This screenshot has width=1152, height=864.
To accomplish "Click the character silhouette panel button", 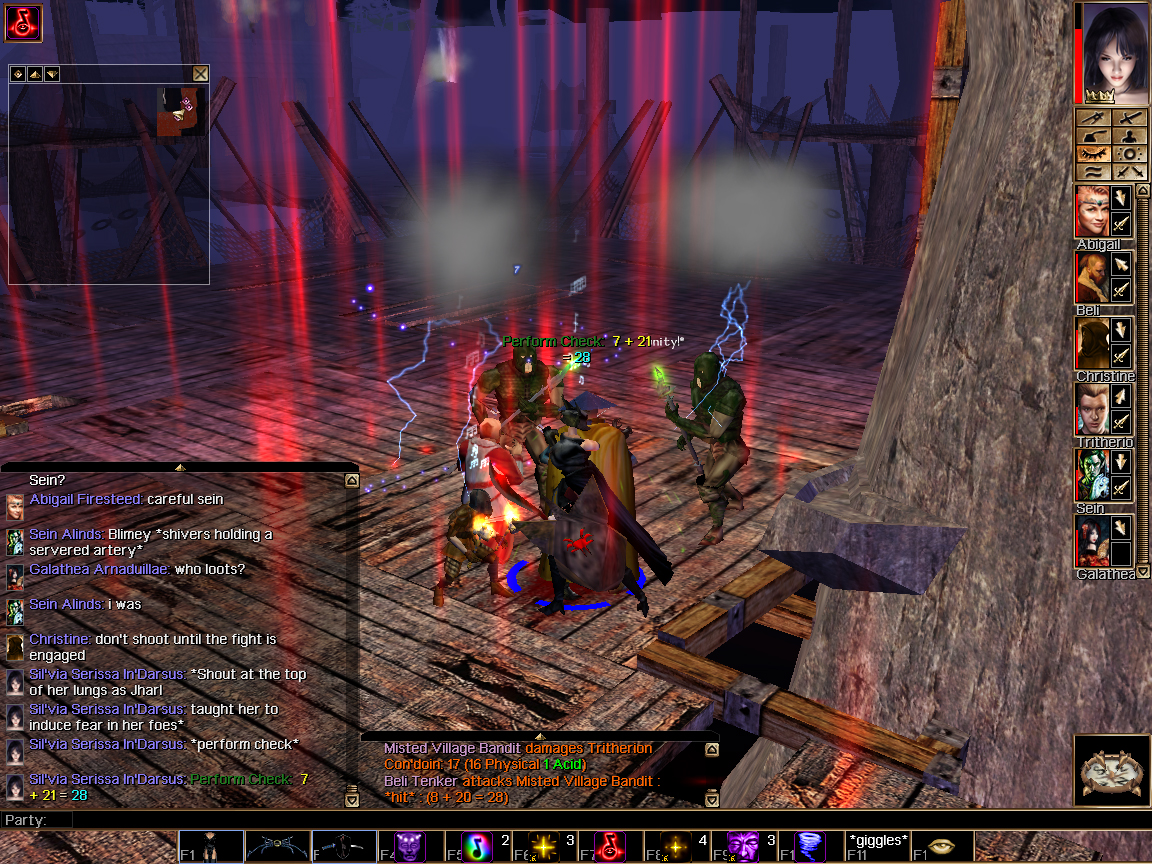I will click(x=1130, y=136).
